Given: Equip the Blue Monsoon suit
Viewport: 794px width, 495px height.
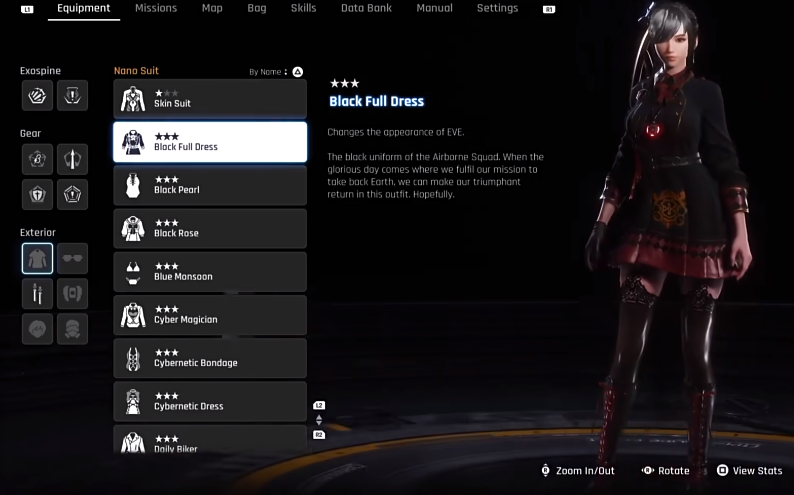Looking at the screenshot, I should pos(210,272).
